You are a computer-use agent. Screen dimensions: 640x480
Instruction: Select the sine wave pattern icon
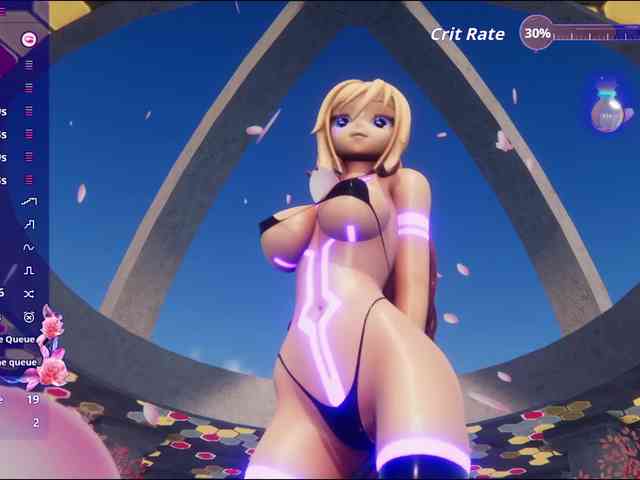click(29, 247)
